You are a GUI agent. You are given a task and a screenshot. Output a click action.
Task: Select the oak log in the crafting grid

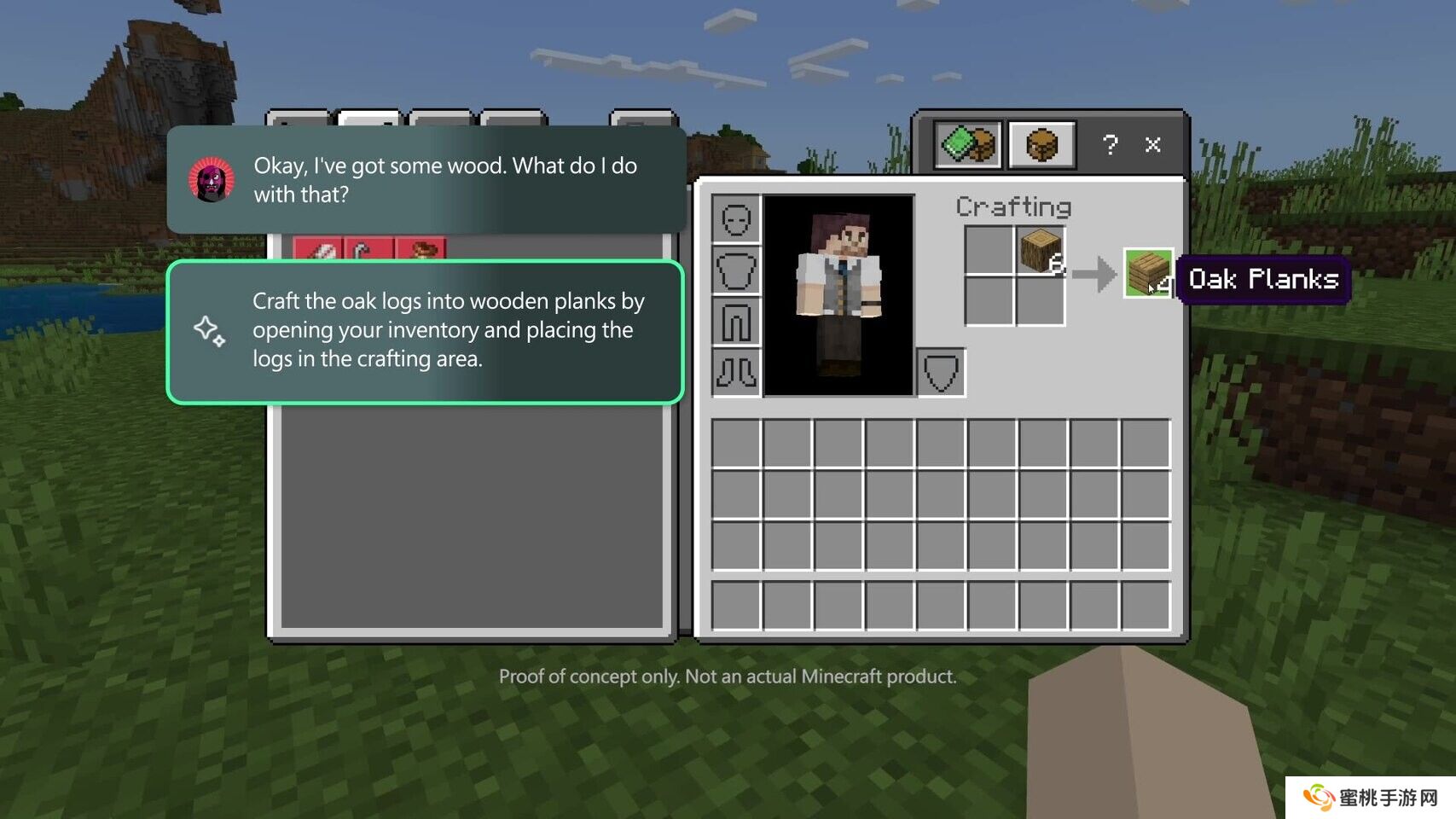point(1041,251)
